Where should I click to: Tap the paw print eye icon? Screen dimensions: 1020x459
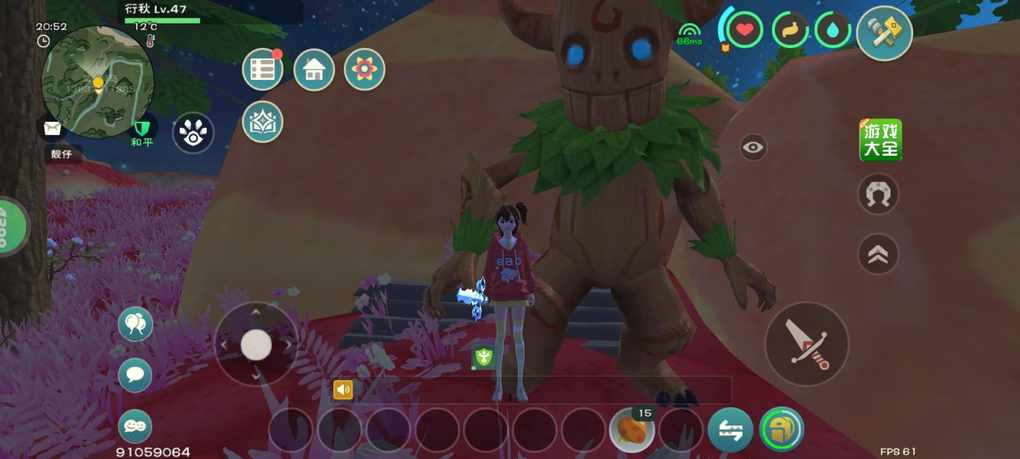pos(192,132)
